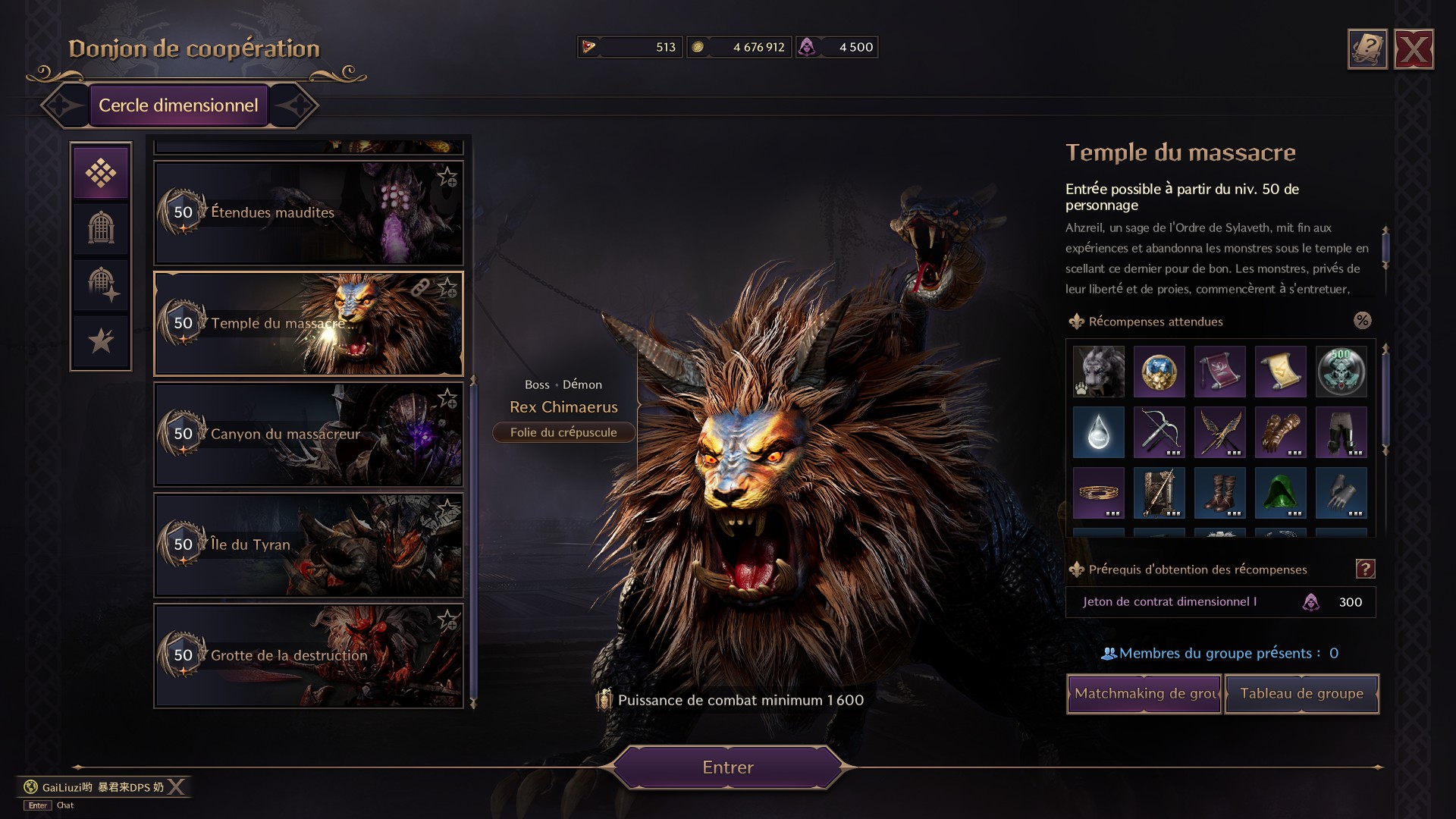Viewport: 1456px width, 819px height.
Task: Select the Cercle dimensionnel diamond grid icon
Action: [x=101, y=171]
